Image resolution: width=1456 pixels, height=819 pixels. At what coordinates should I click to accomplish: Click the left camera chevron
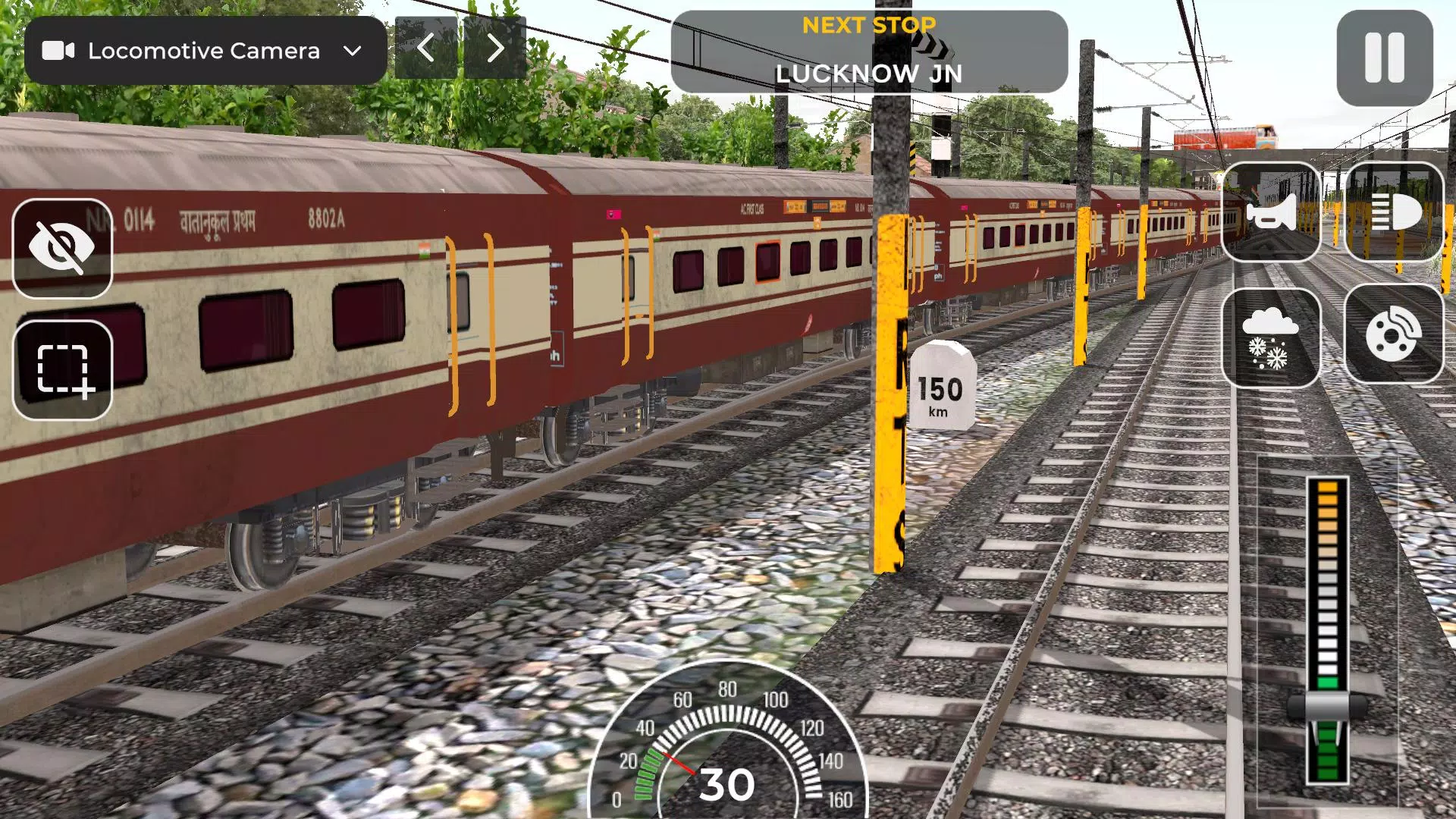coord(427,49)
